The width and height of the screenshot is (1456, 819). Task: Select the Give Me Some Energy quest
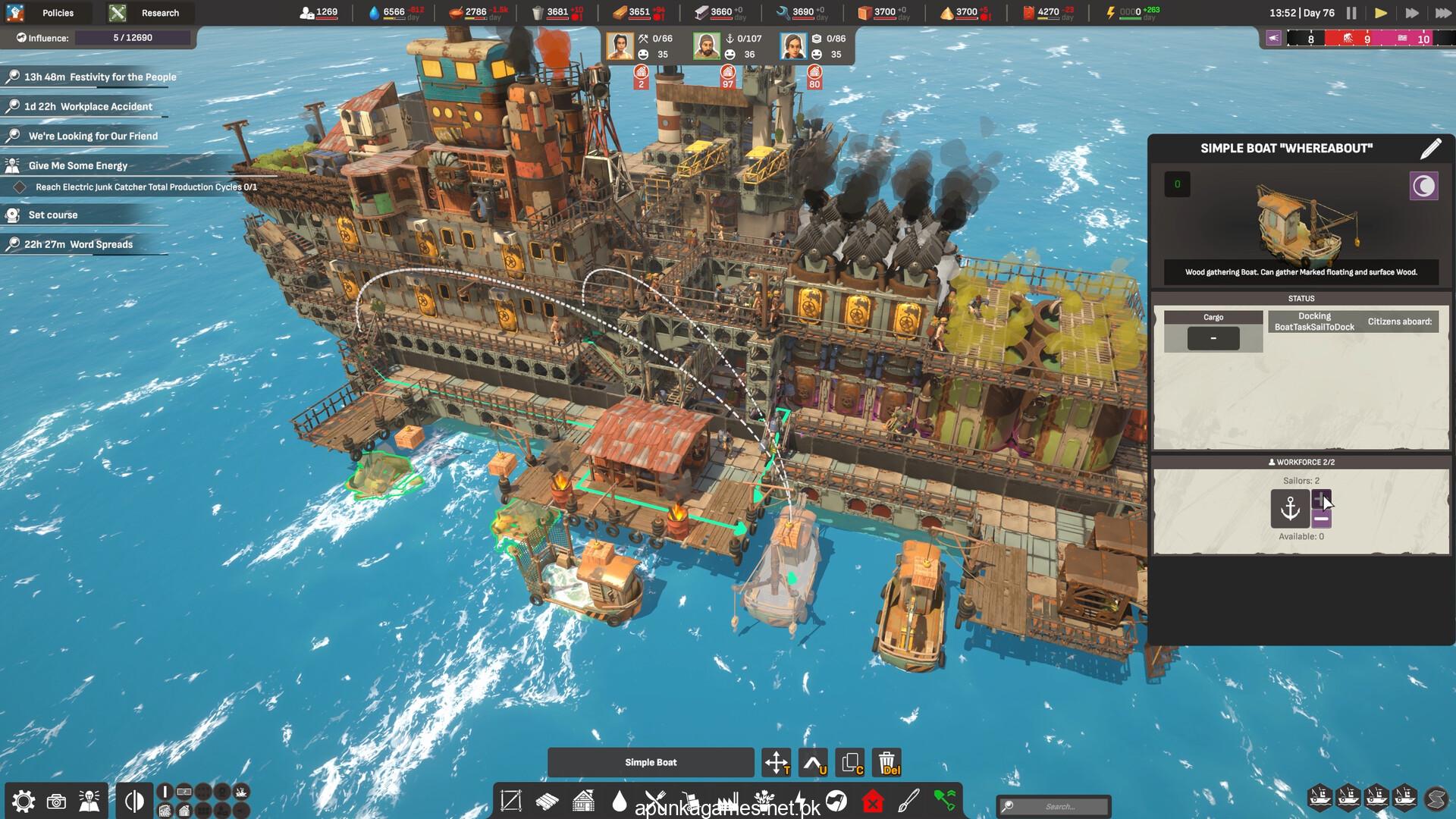point(78,165)
